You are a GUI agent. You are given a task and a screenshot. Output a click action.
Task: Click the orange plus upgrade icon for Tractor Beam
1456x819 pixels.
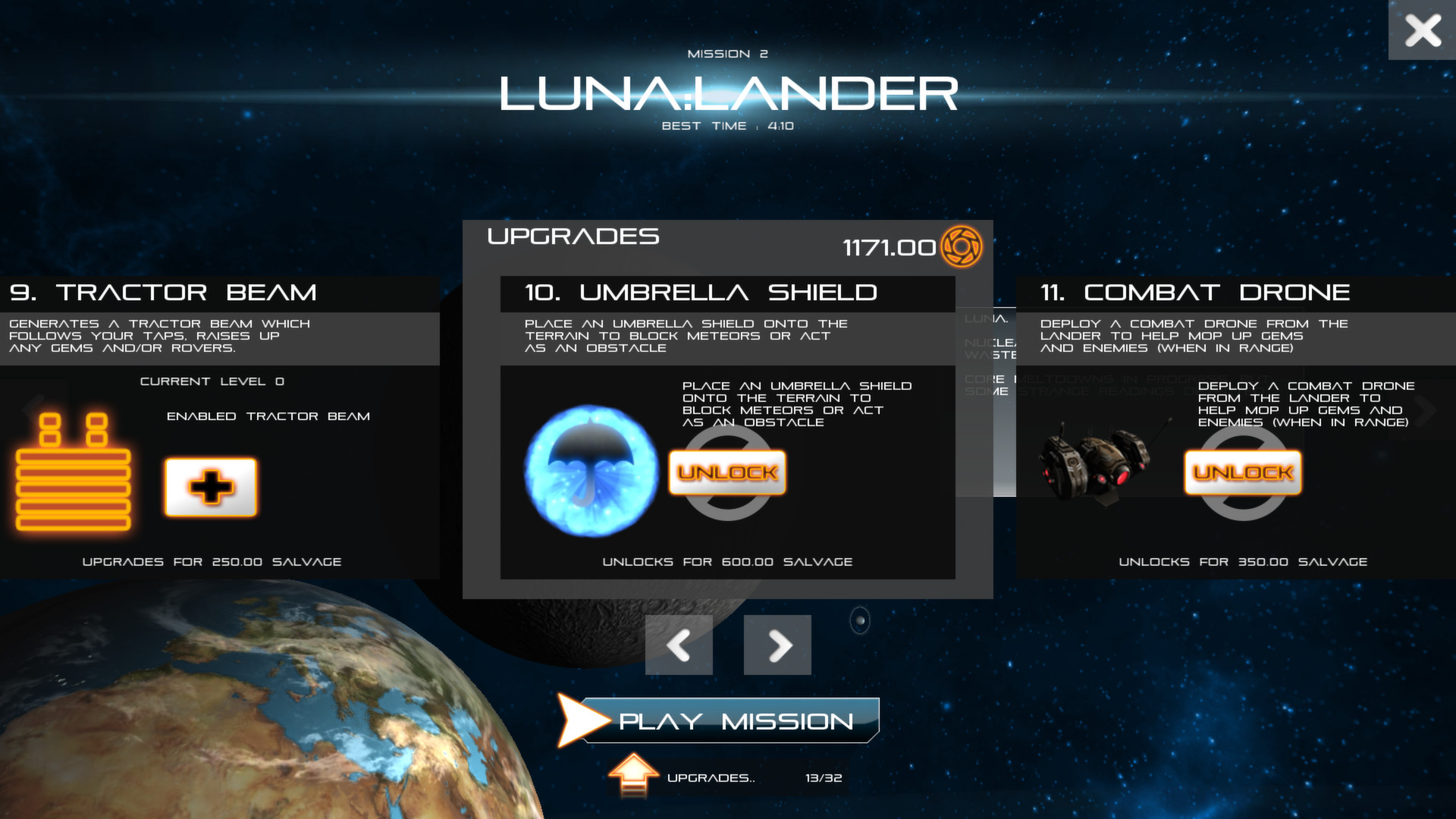210,486
